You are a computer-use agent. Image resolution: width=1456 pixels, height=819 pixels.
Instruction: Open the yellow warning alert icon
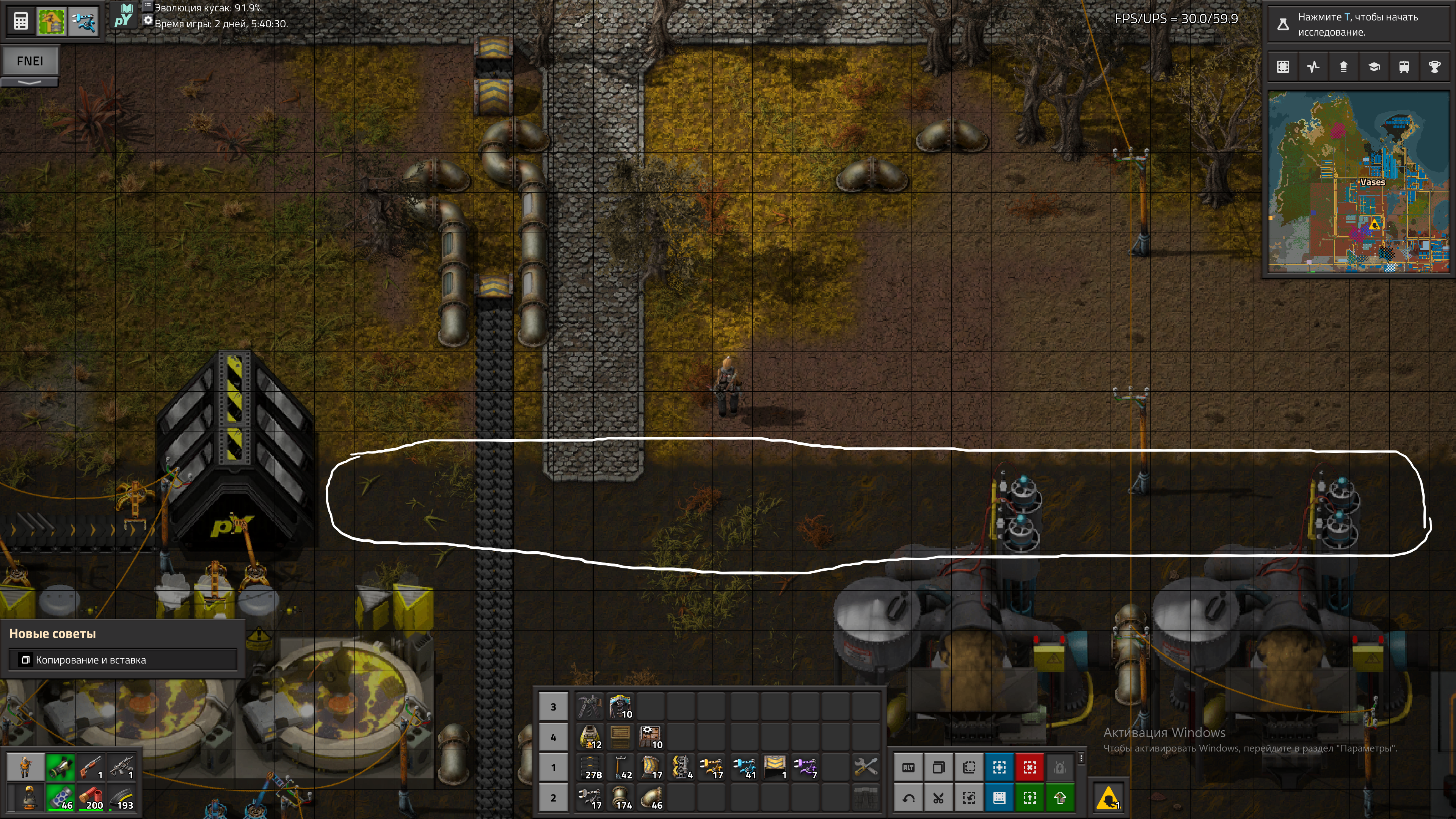point(1108,797)
